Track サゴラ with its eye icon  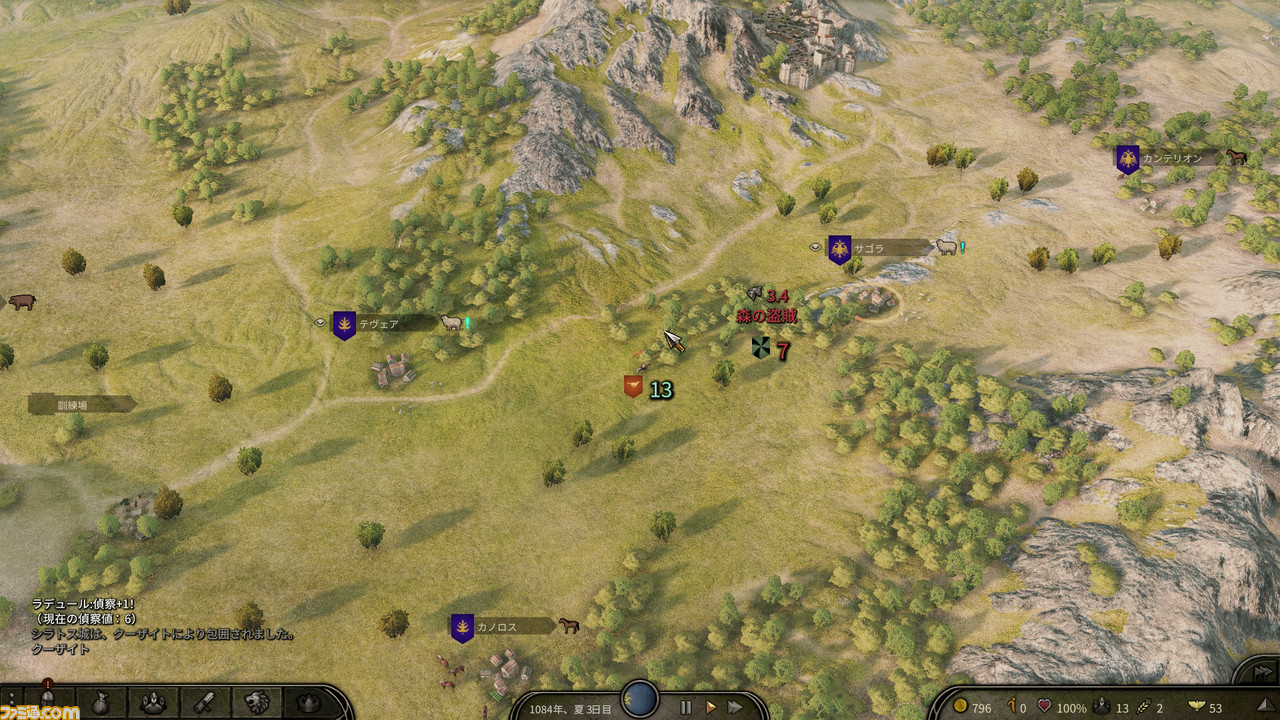tap(815, 246)
